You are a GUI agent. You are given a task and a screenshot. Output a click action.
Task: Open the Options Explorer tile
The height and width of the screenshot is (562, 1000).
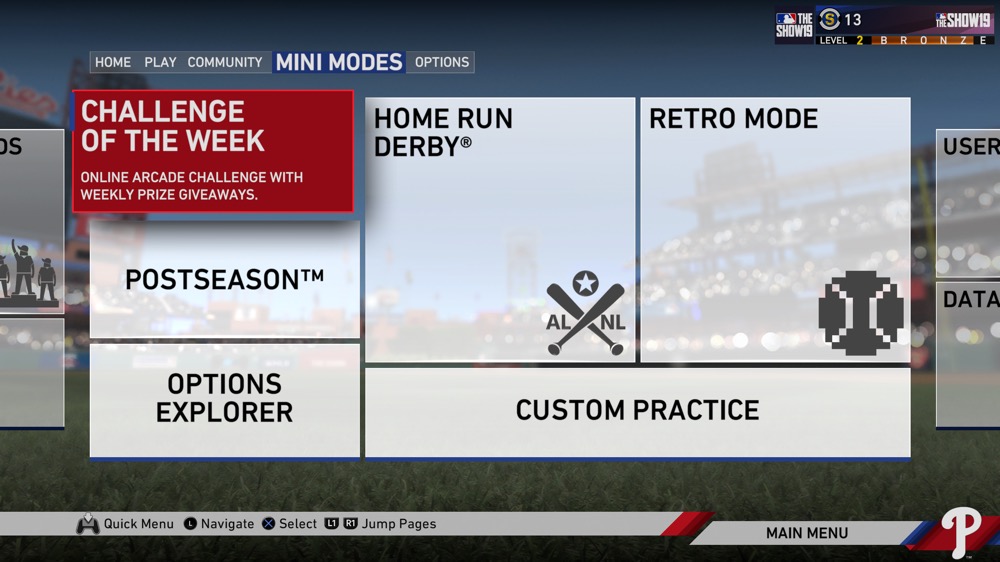[225, 399]
